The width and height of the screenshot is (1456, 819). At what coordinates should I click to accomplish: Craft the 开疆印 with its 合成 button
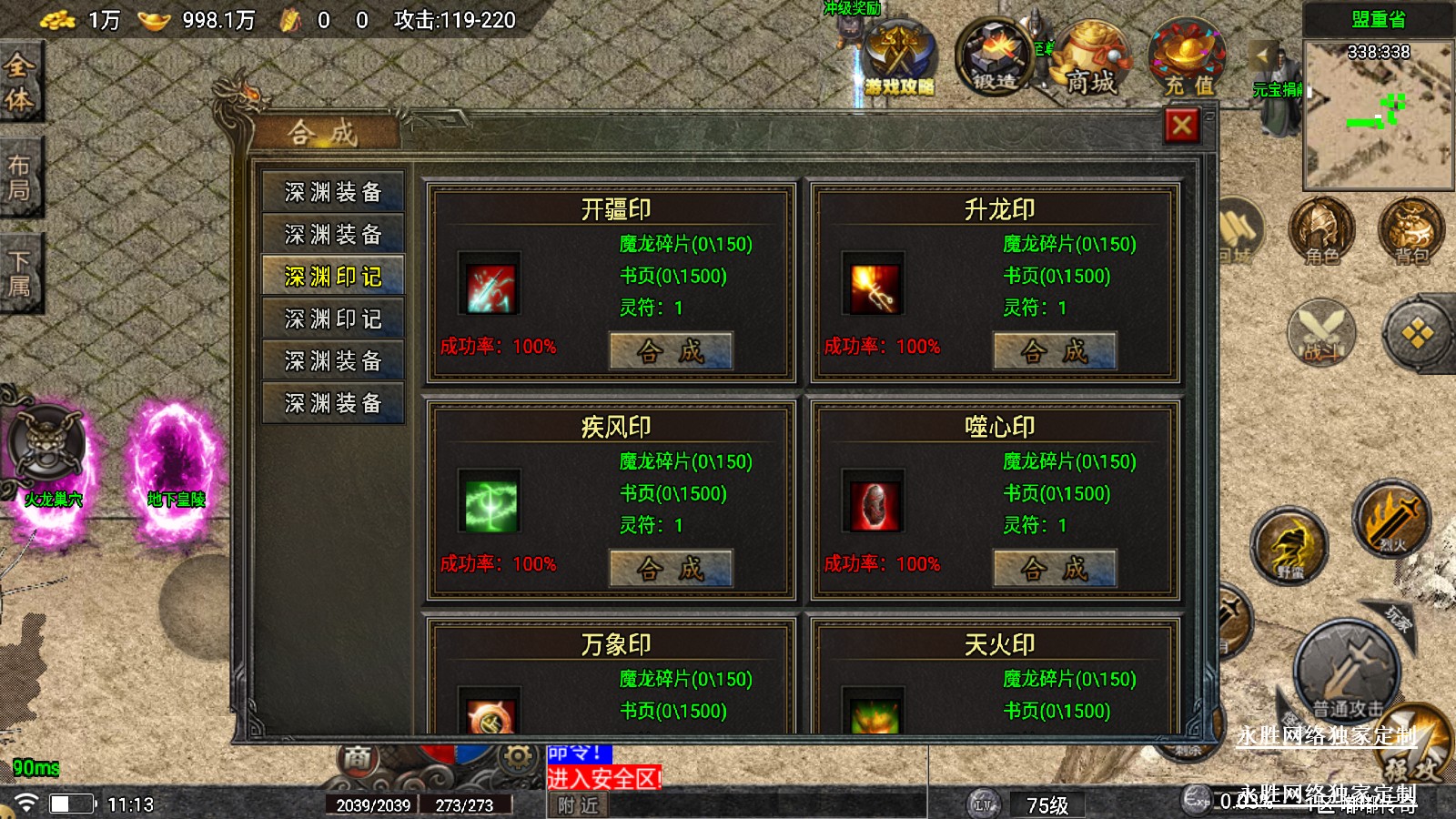tap(671, 351)
